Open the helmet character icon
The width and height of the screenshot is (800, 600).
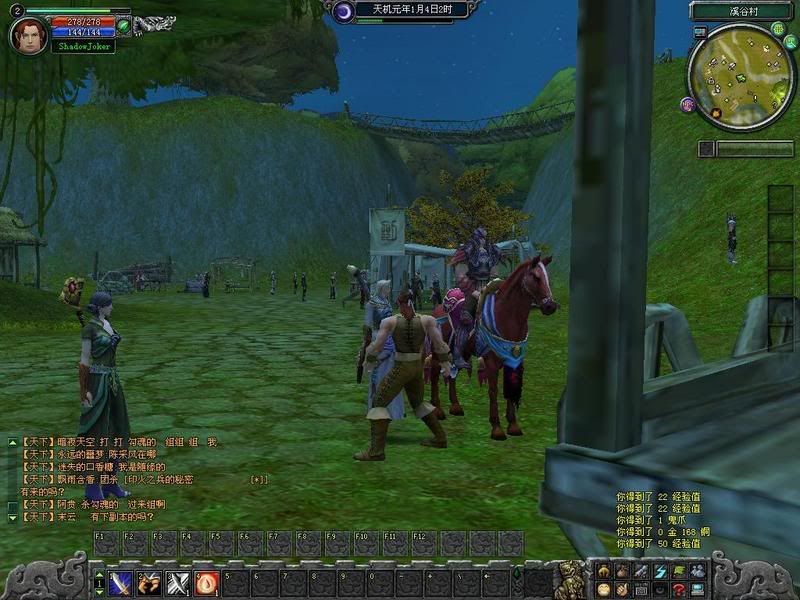coord(604,570)
